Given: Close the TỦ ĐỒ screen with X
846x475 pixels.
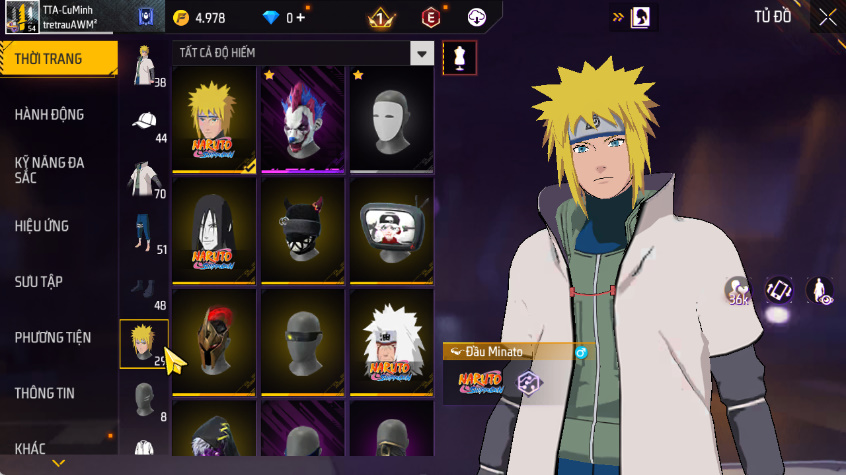Looking at the screenshot, I should click(827, 17).
